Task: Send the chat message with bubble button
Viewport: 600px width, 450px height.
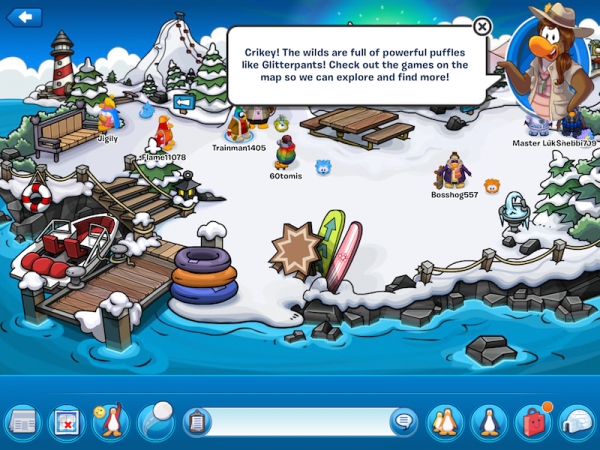Action: 403,422
